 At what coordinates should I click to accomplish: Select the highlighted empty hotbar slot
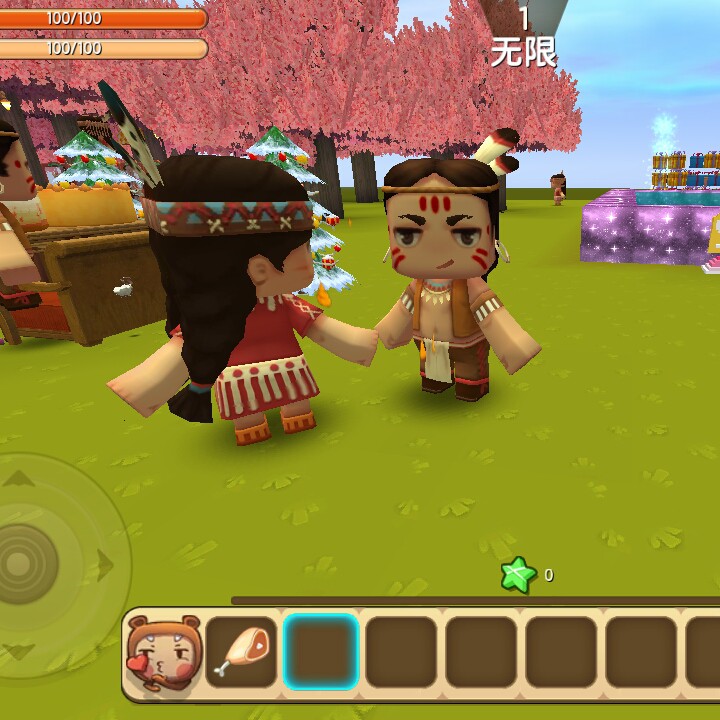(x=321, y=651)
